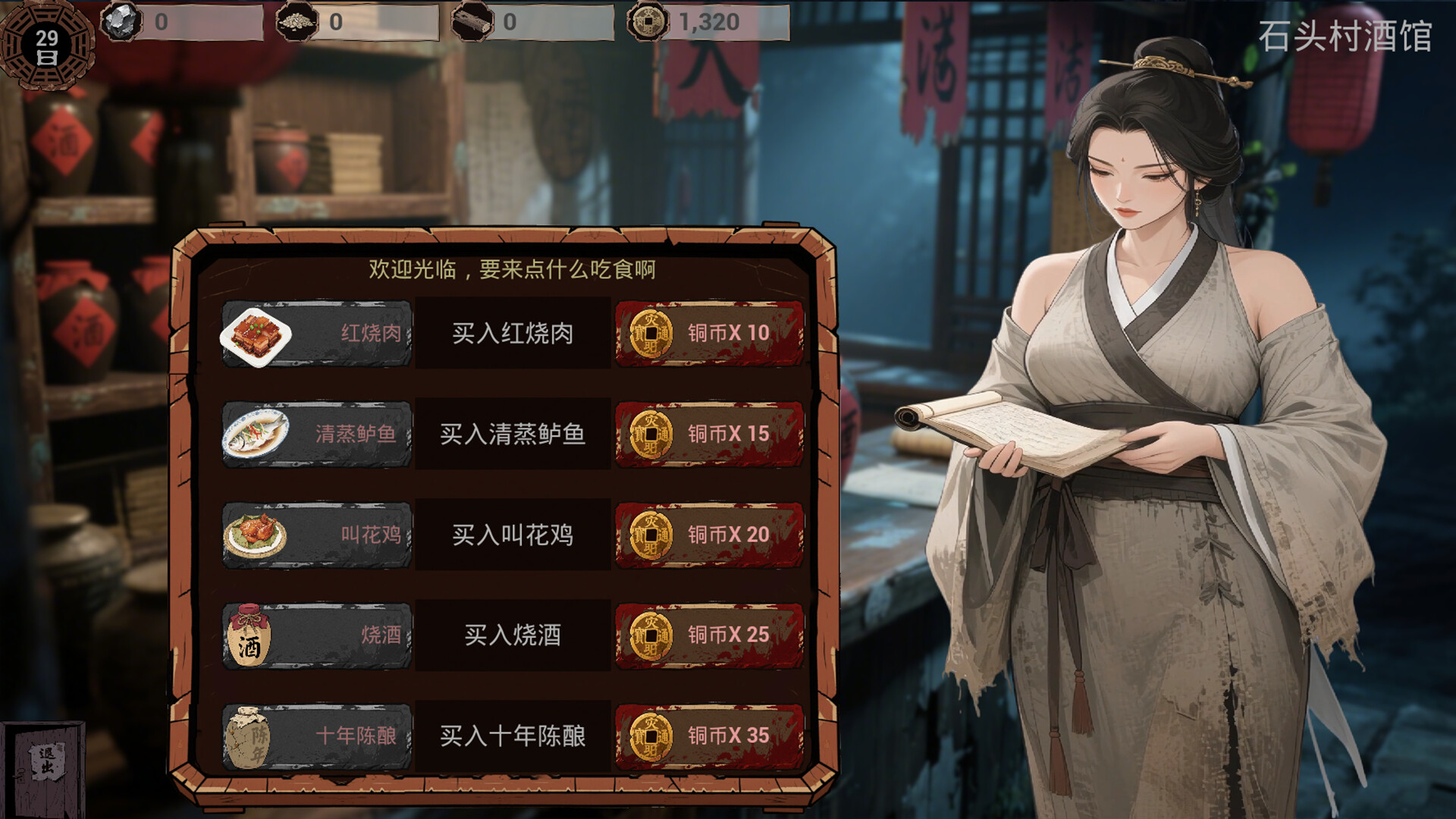This screenshot has width=1456, height=819.
Task: Purchase 买入清蒸鲈鱼 steamed fish
Action: pyautogui.click(x=512, y=434)
